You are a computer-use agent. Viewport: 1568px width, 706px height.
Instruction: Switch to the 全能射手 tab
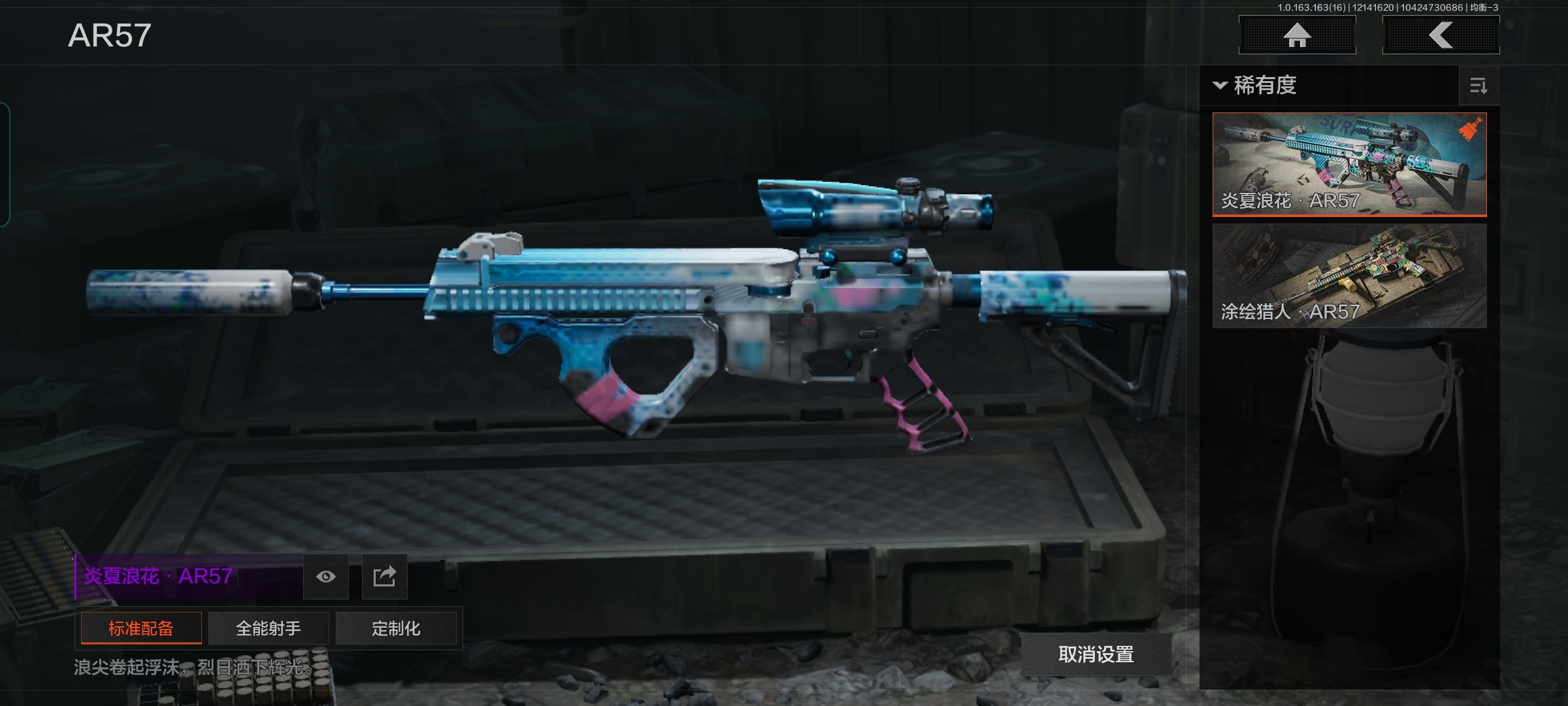(269, 628)
